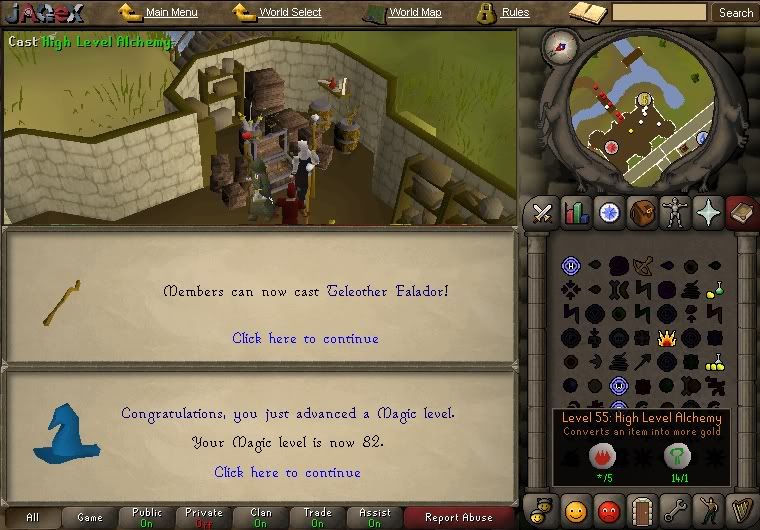The width and height of the screenshot is (760, 530).
Task: Click on the circular minimap
Action: [642, 112]
